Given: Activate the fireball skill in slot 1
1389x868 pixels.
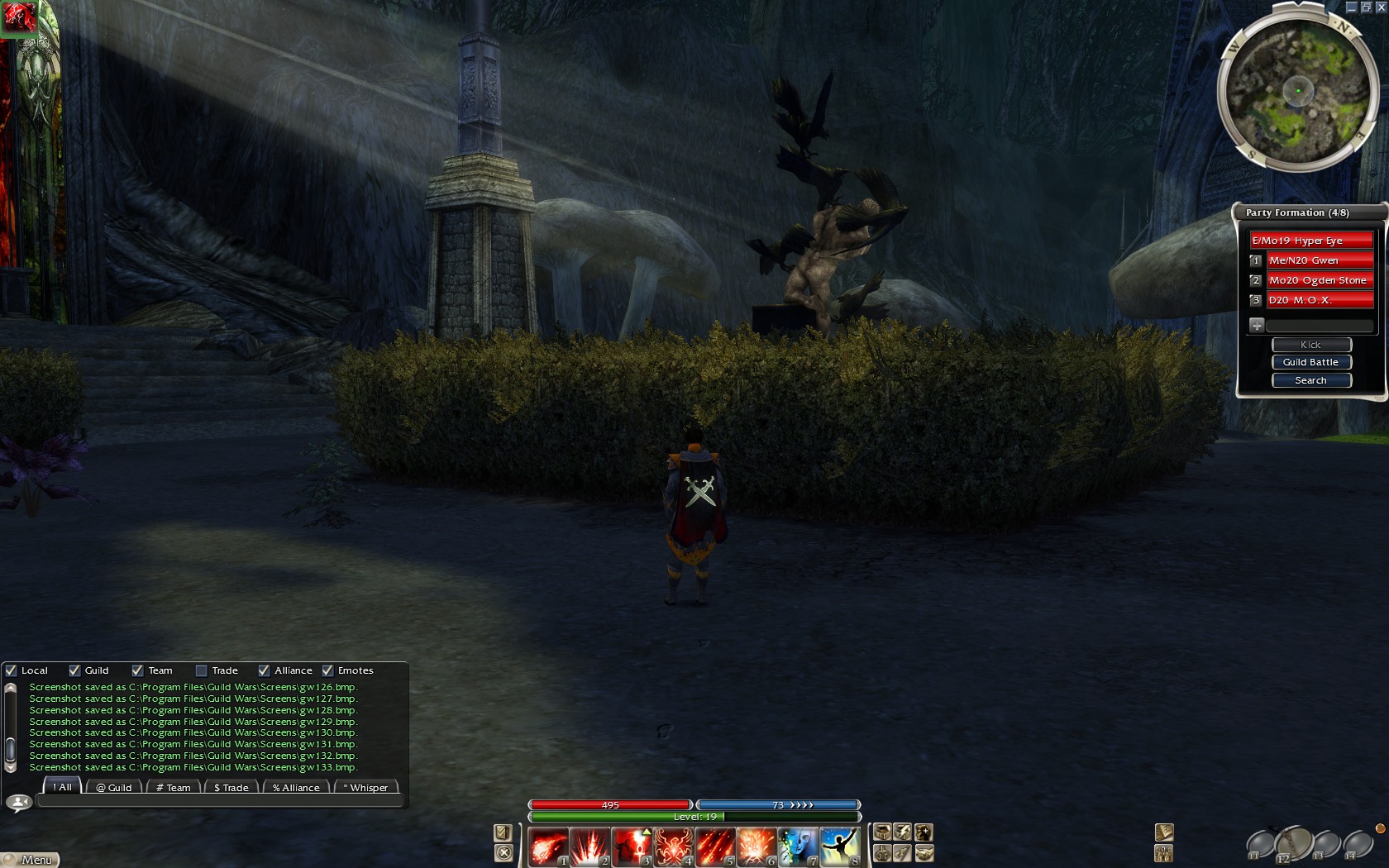Looking at the screenshot, I should tap(548, 847).
